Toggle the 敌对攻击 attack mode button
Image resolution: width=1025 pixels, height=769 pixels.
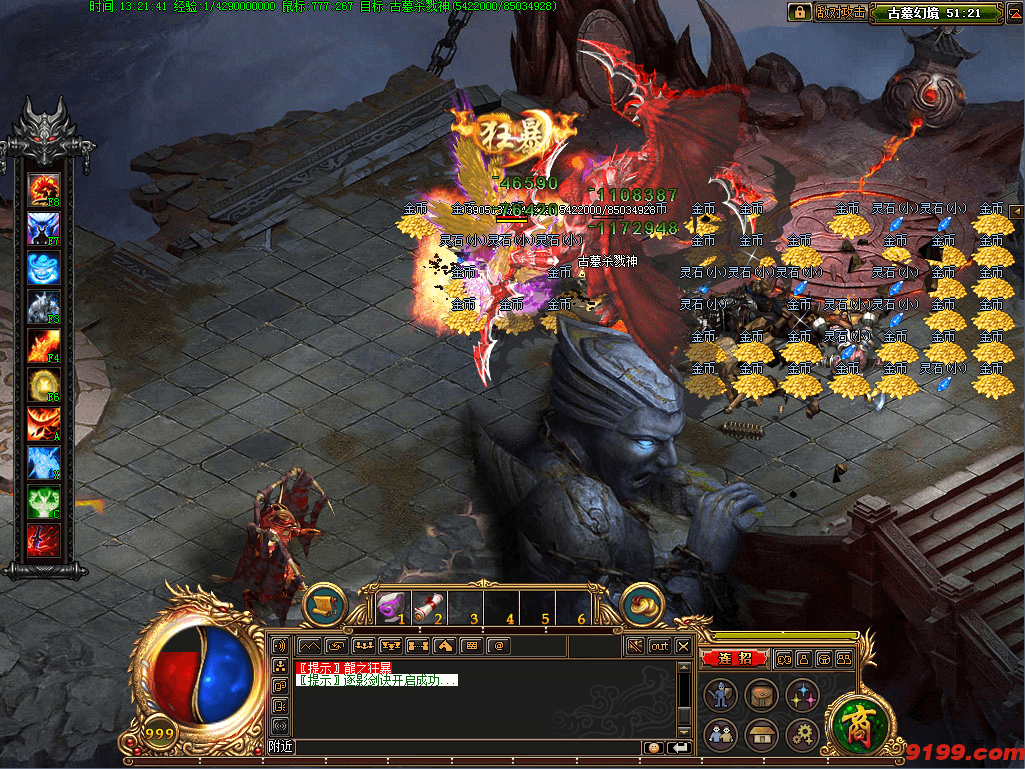tap(840, 12)
